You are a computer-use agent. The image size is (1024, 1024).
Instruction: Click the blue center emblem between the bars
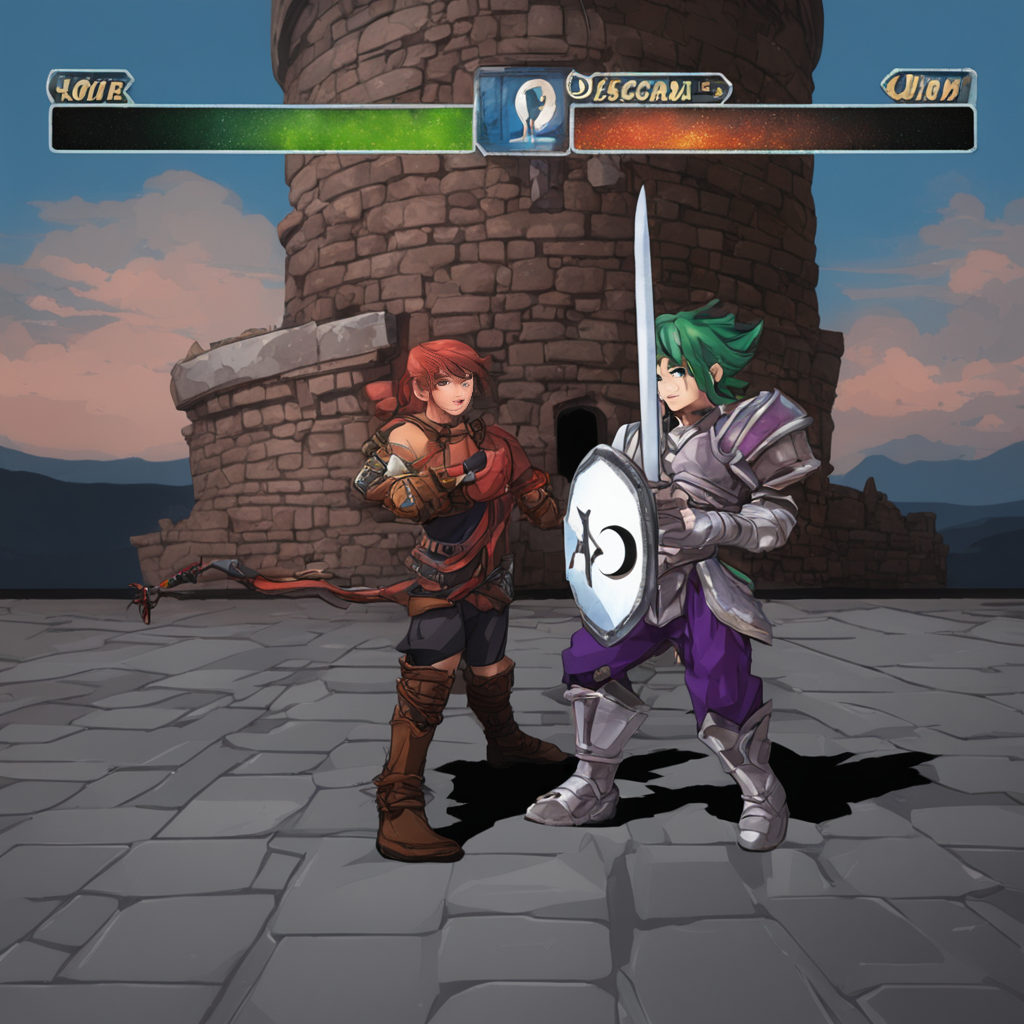click(522, 110)
